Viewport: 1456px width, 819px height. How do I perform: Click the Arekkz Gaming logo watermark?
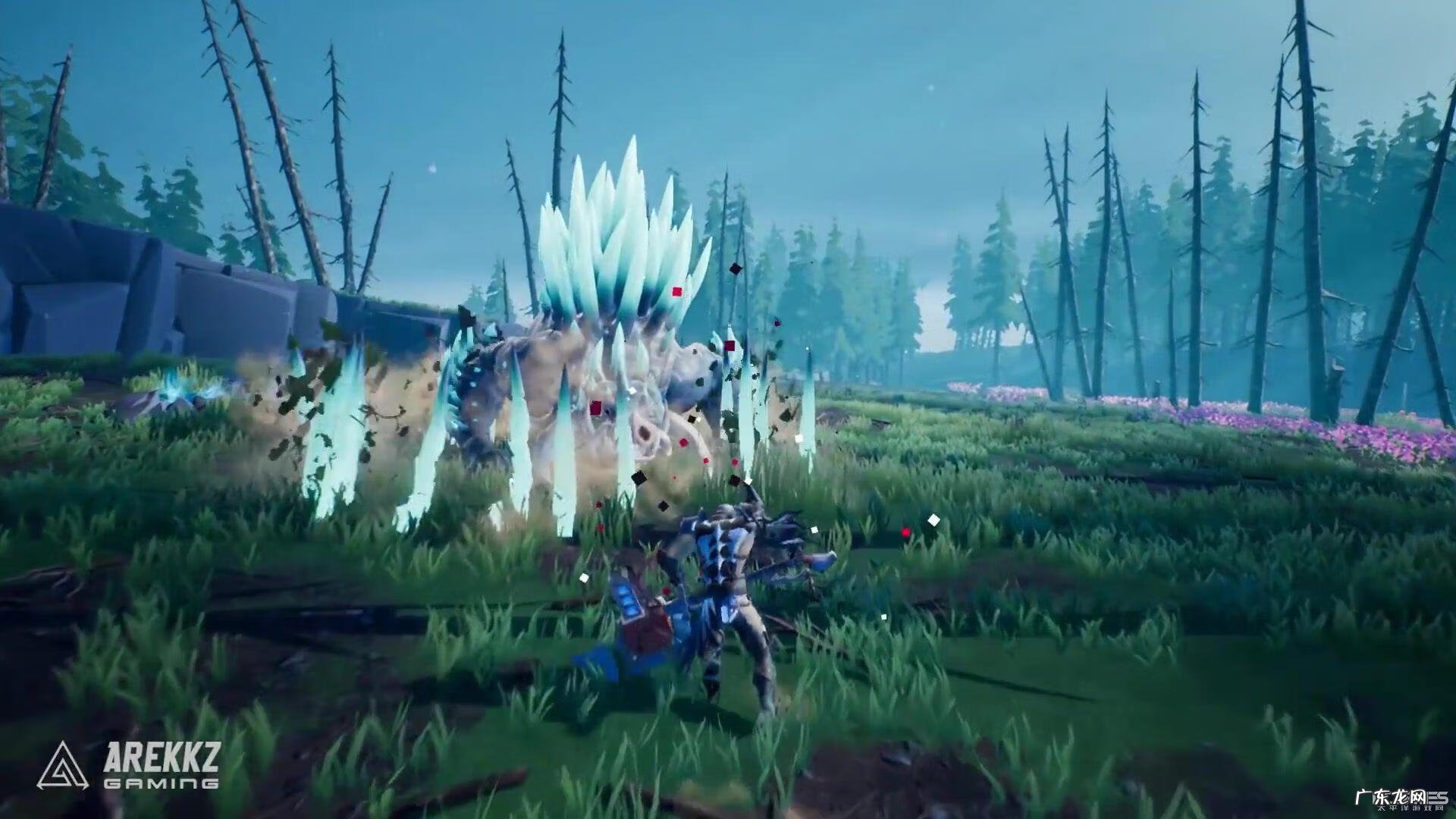click(127, 764)
